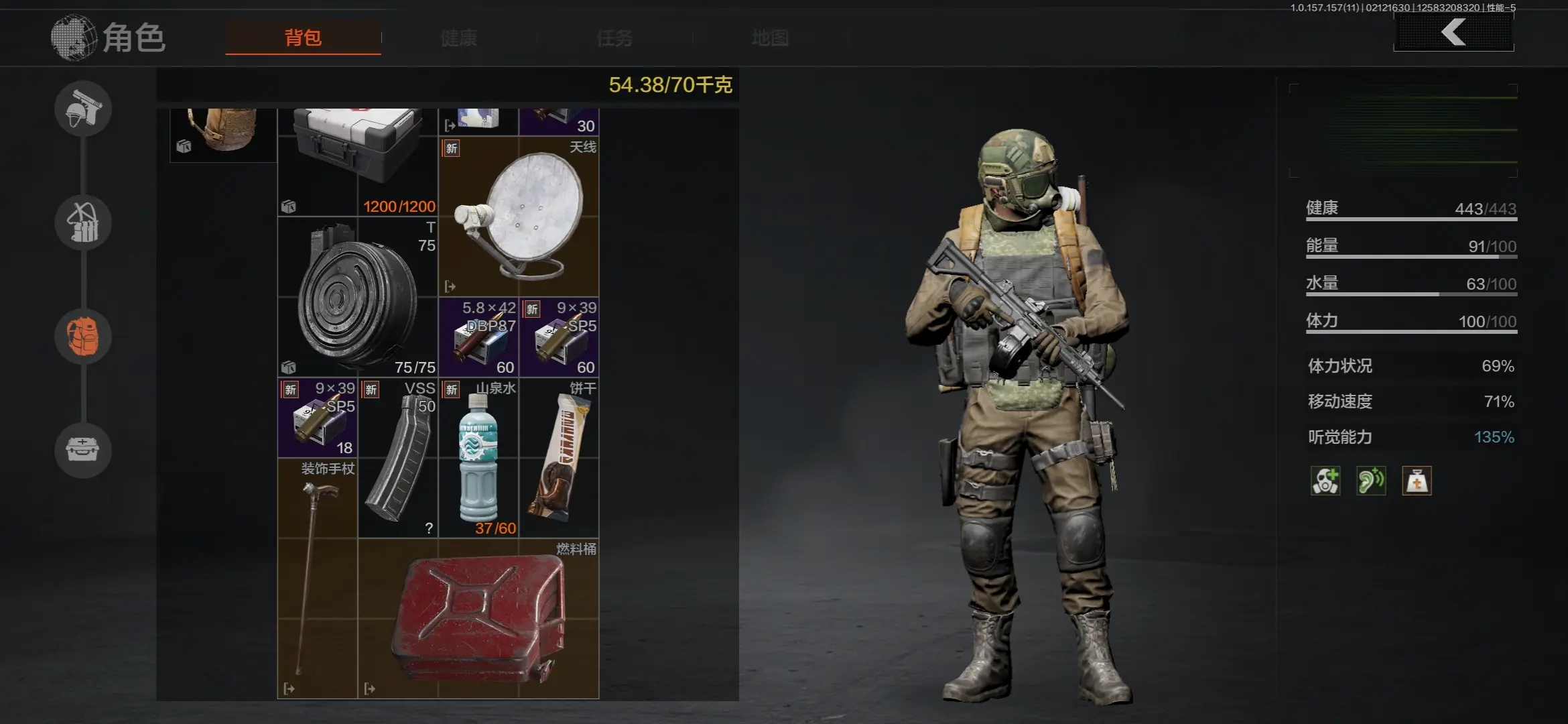1568x724 pixels.
Task: Click the hearing boost status icon
Action: 1370,481
